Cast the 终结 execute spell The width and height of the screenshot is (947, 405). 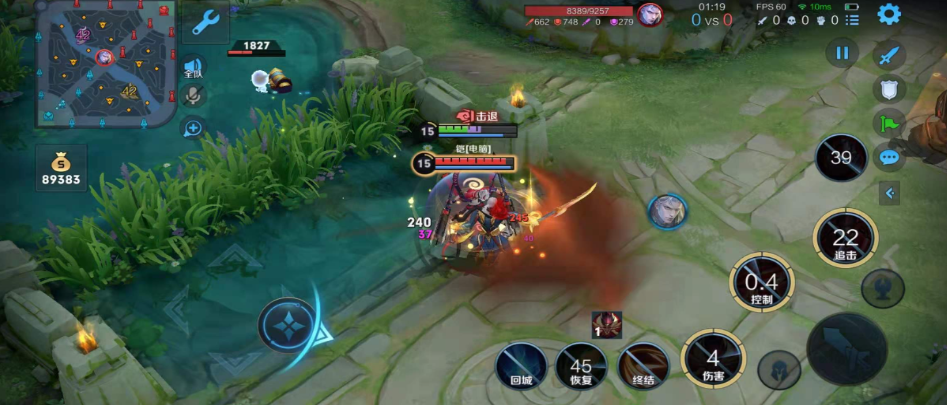643,363
